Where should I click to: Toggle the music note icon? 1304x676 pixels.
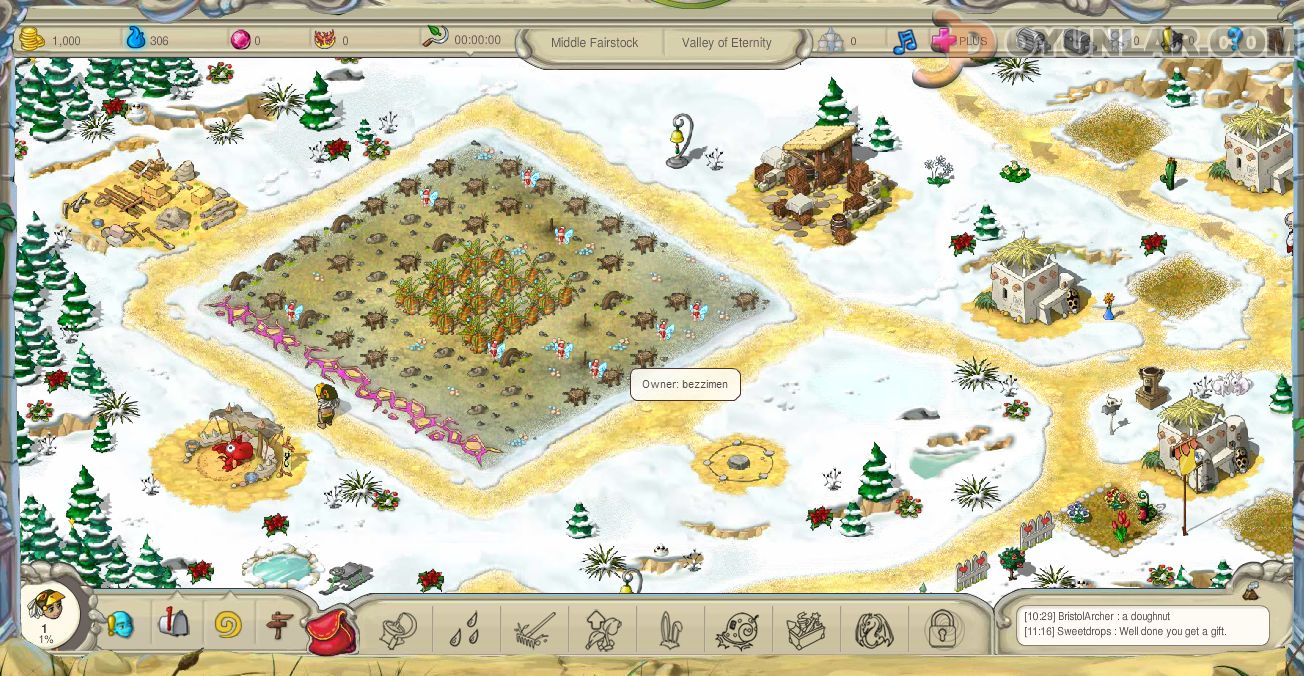[904, 42]
